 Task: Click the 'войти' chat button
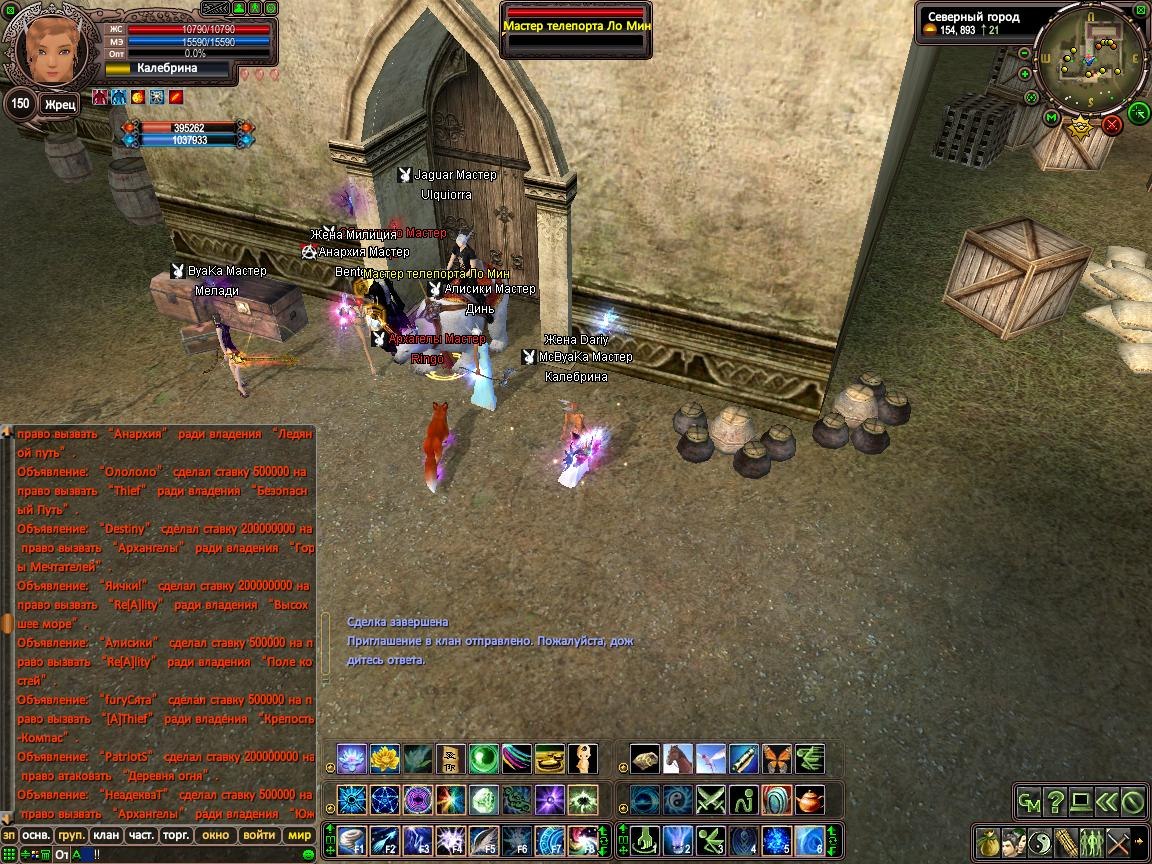point(259,835)
